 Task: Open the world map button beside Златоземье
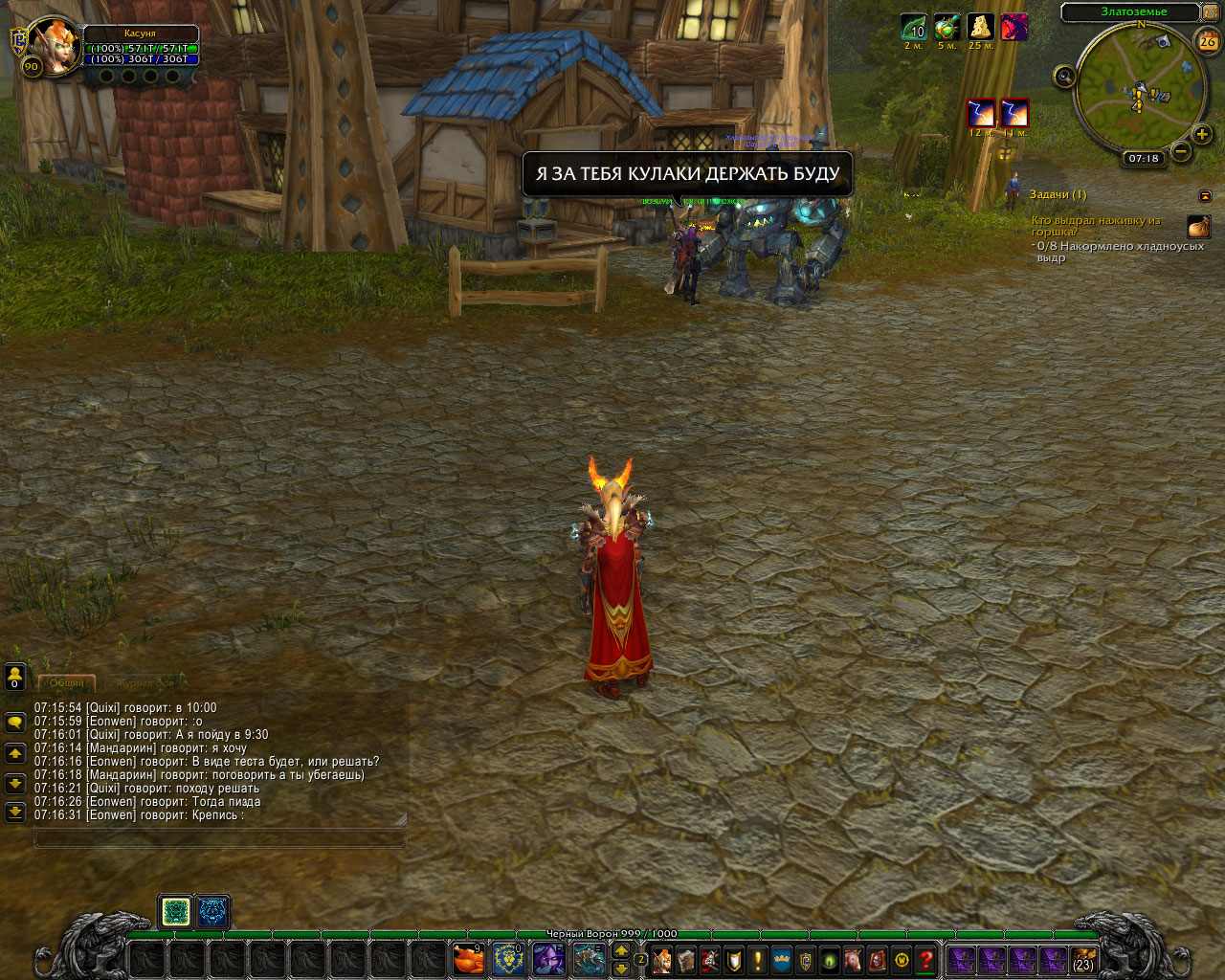(1211, 12)
